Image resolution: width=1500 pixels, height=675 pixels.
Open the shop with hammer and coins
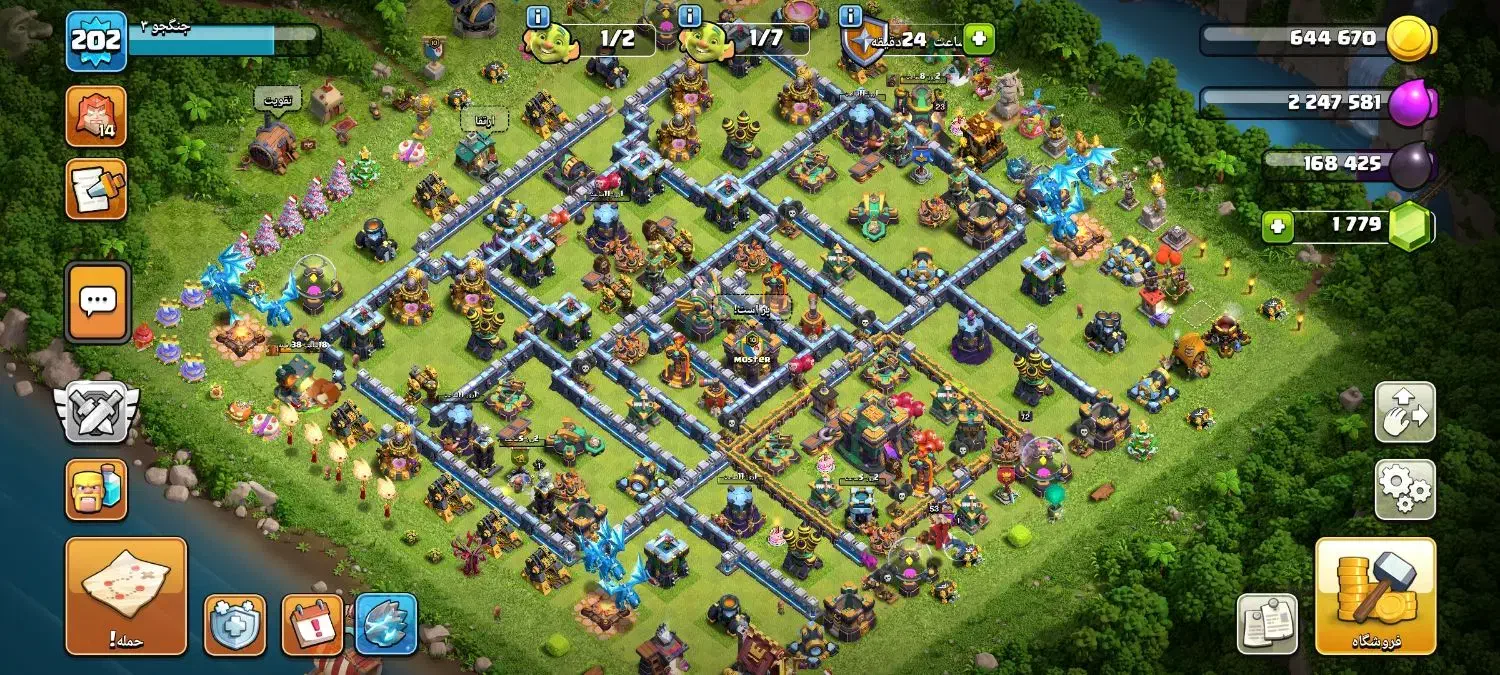tap(1375, 595)
